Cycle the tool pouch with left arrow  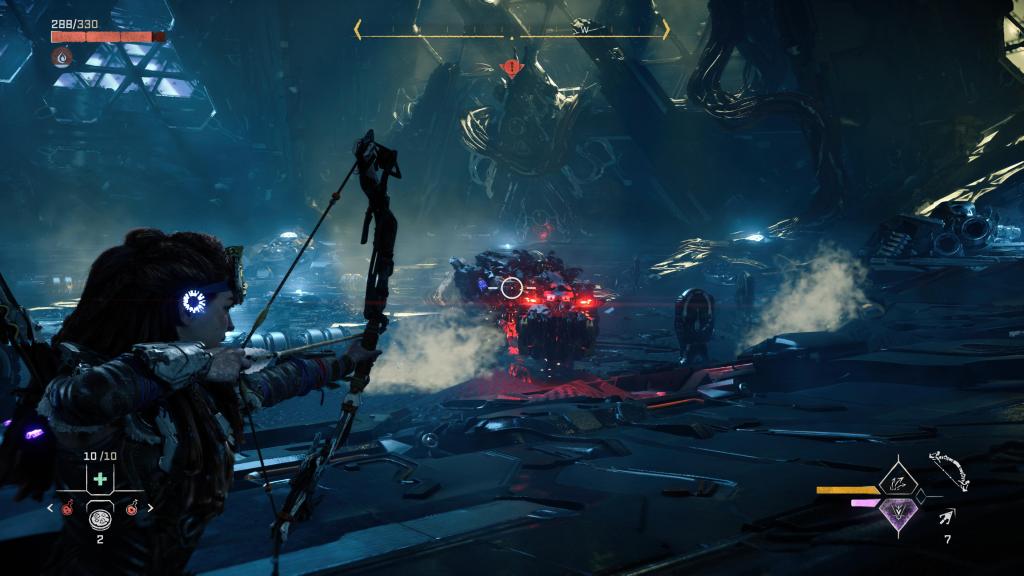[x=50, y=507]
